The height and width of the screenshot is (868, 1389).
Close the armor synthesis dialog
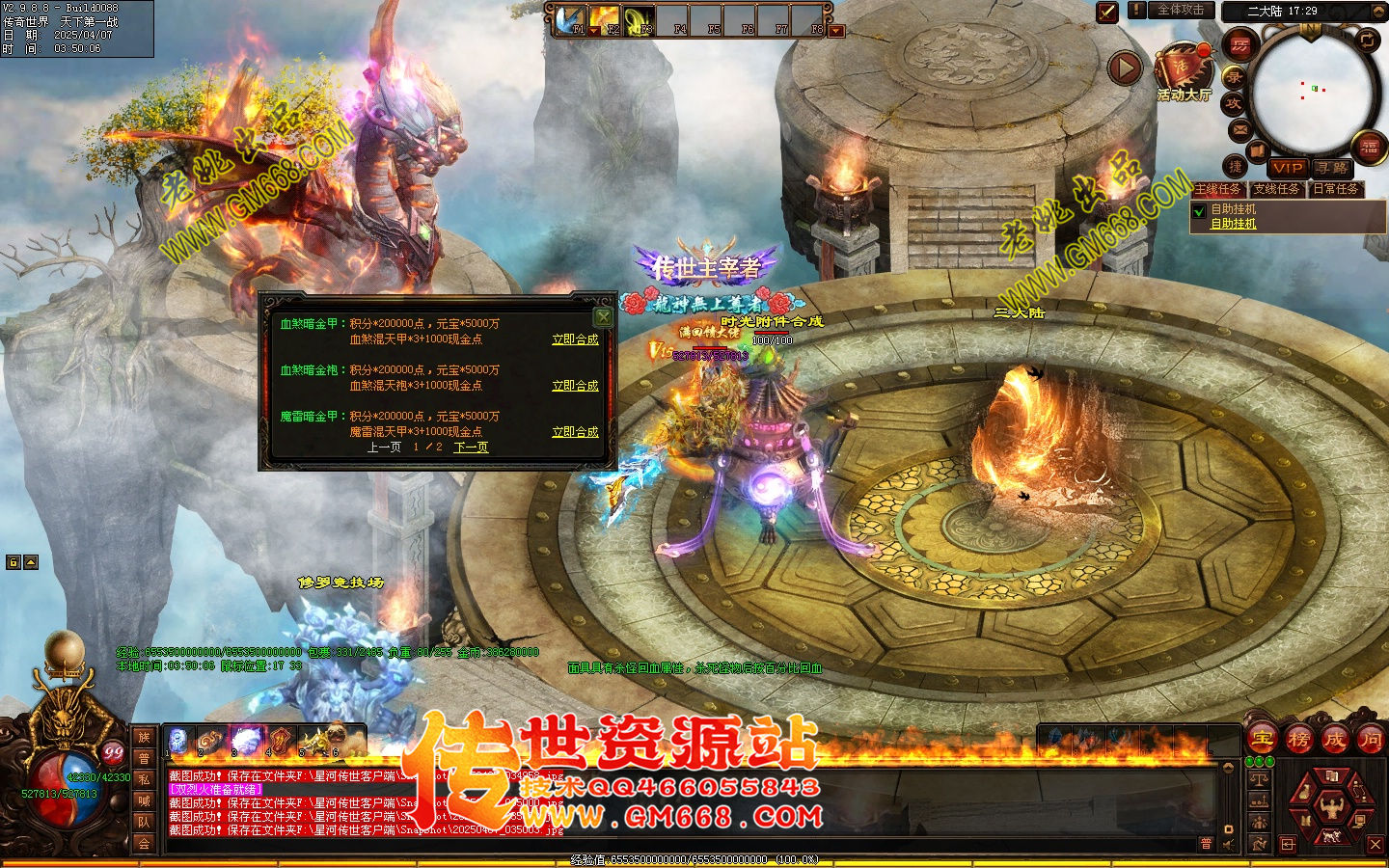pos(603,316)
